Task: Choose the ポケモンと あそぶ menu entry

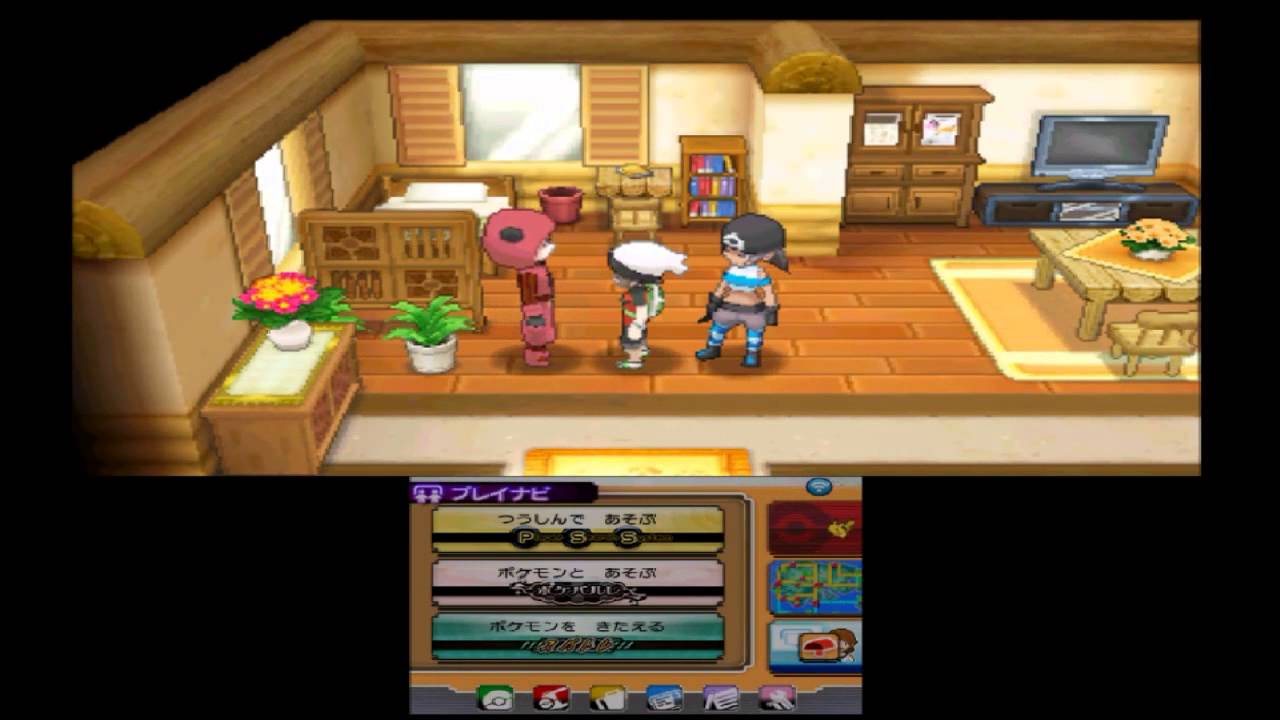Action: click(x=578, y=585)
